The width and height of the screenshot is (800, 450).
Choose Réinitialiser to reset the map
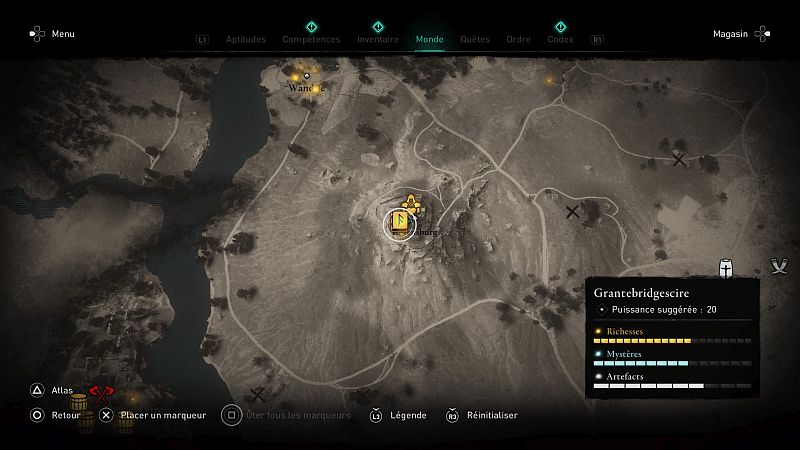(482, 415)
